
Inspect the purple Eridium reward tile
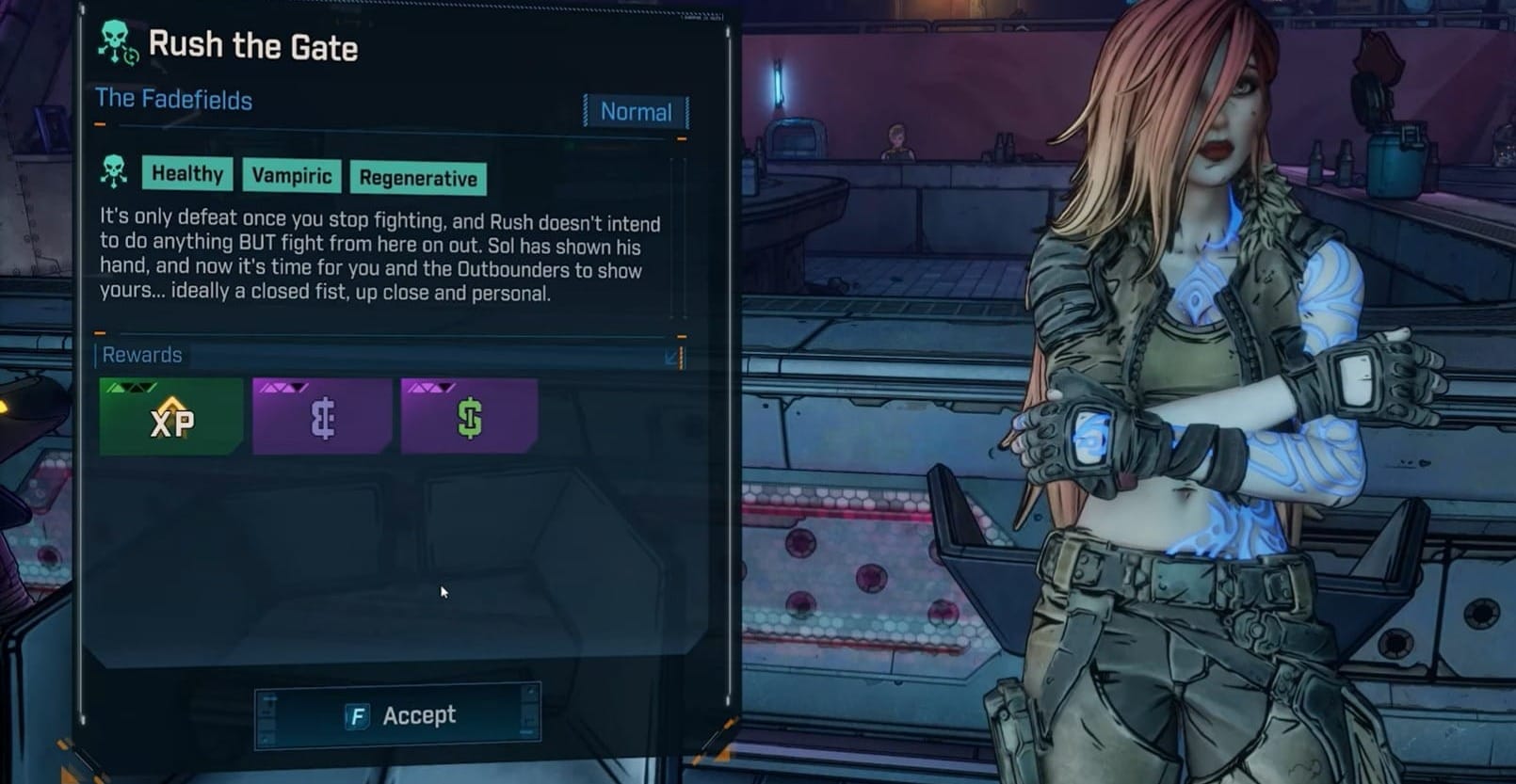[x=322, y=418]
